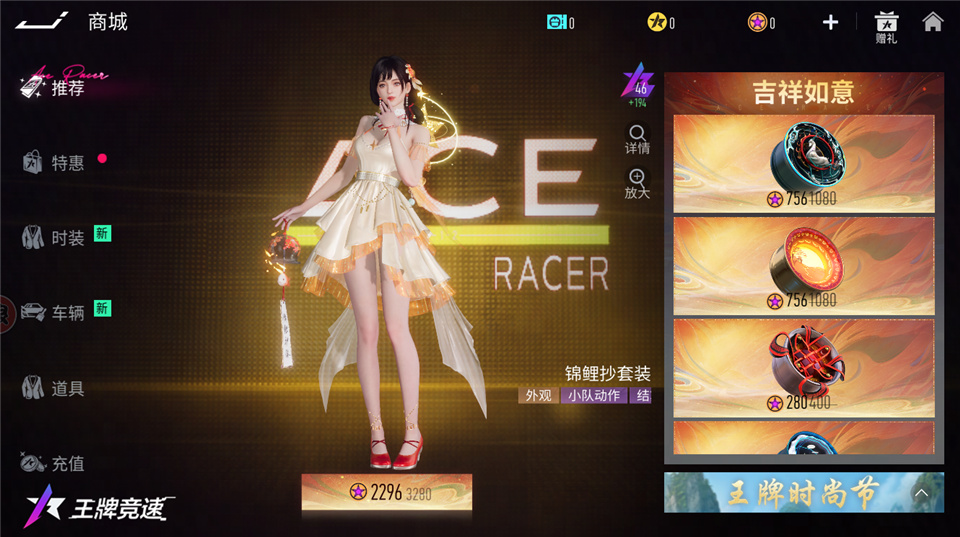Open the 赠礼 gift menu

click(886, 26)
